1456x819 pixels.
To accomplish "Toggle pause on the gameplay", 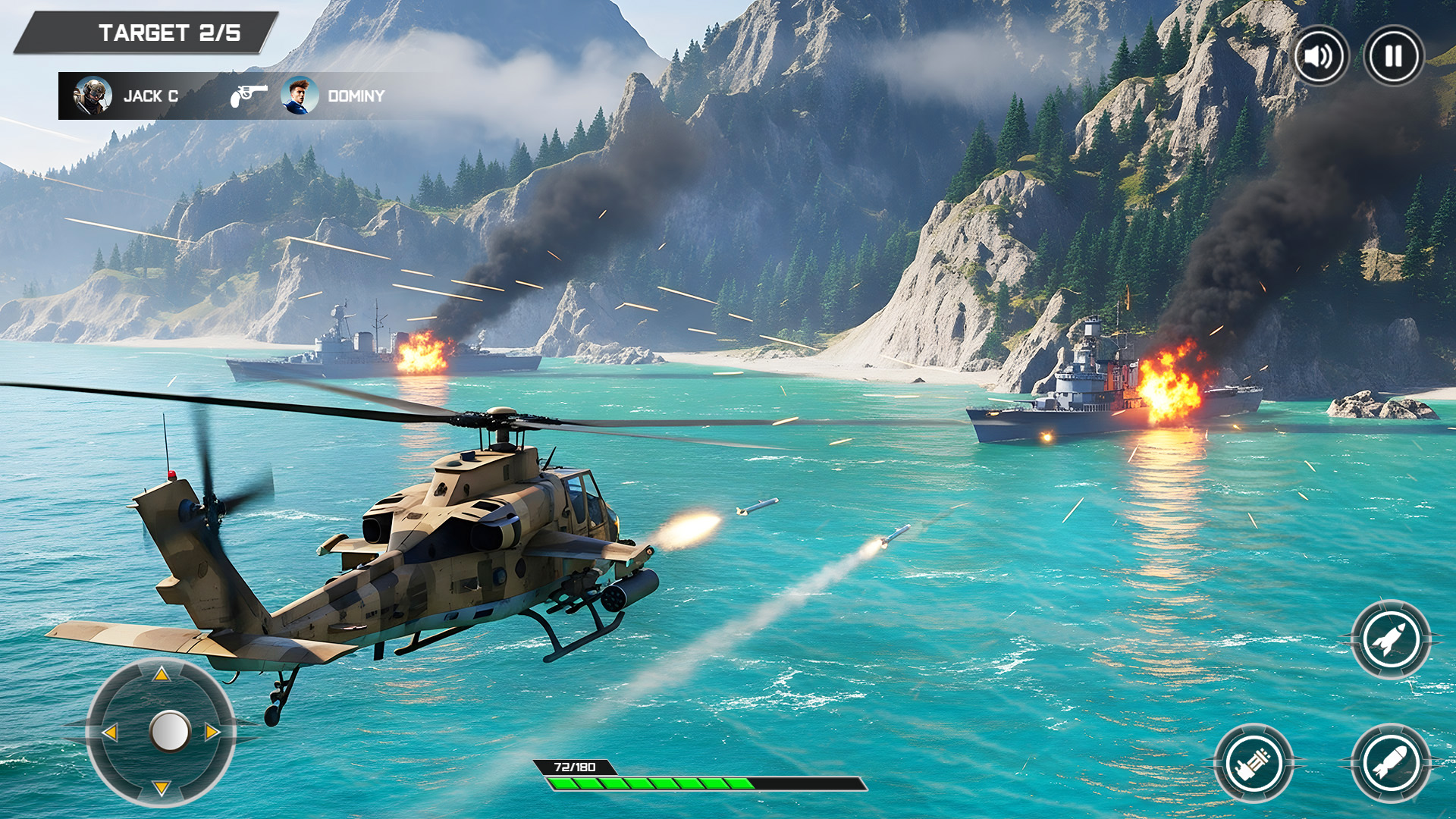I will [1393, 54].
